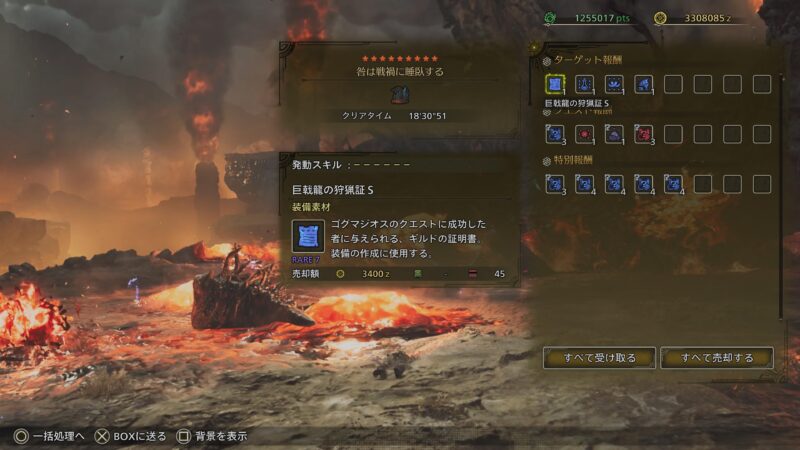Claim all rewards with すべて受け取る
Image resolution: width=800 pixels, height=450 pixels.
pyautogui.click(x=599, y=357)
